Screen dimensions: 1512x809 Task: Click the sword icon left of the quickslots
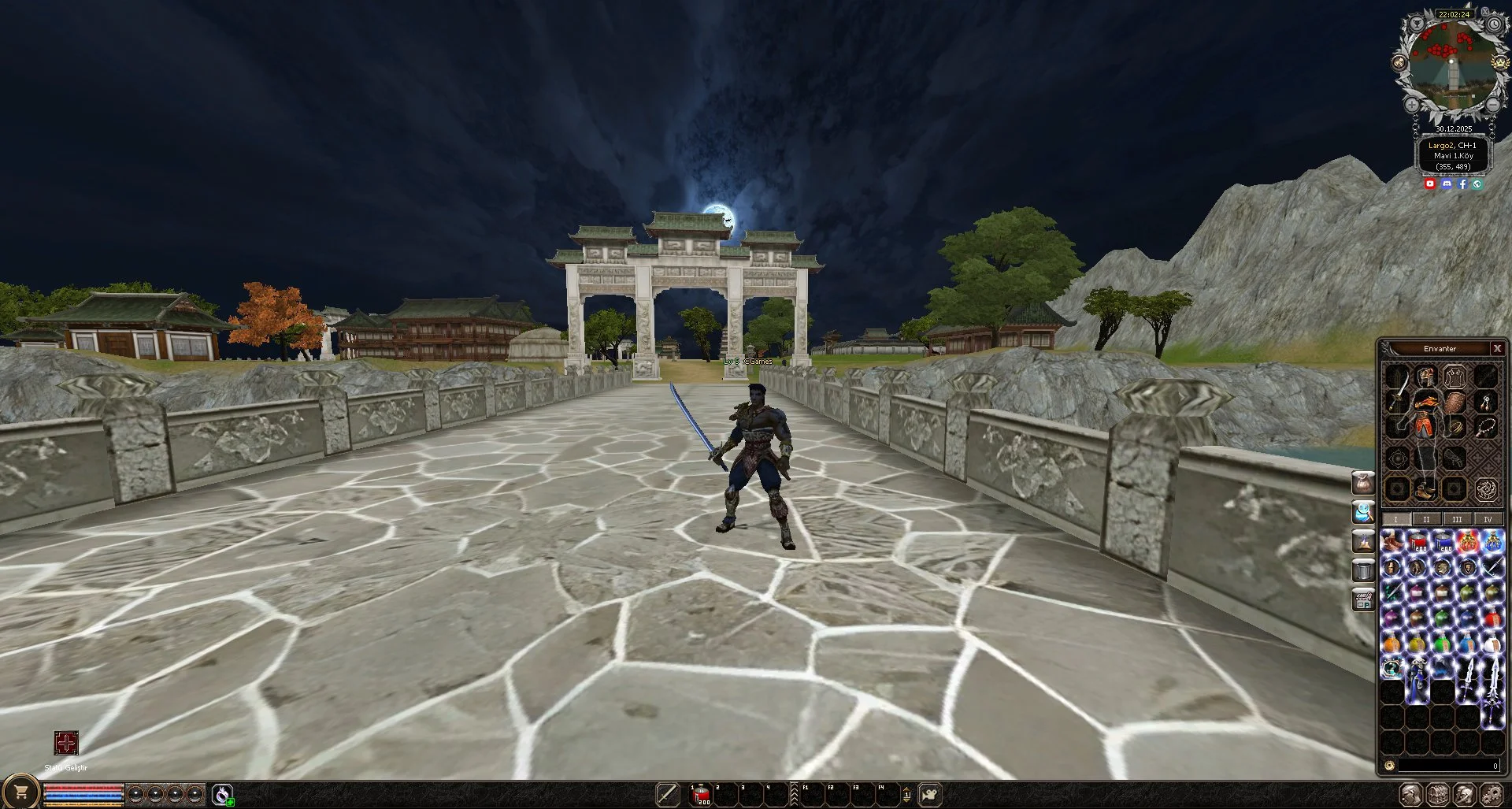(x=667, y=794)
